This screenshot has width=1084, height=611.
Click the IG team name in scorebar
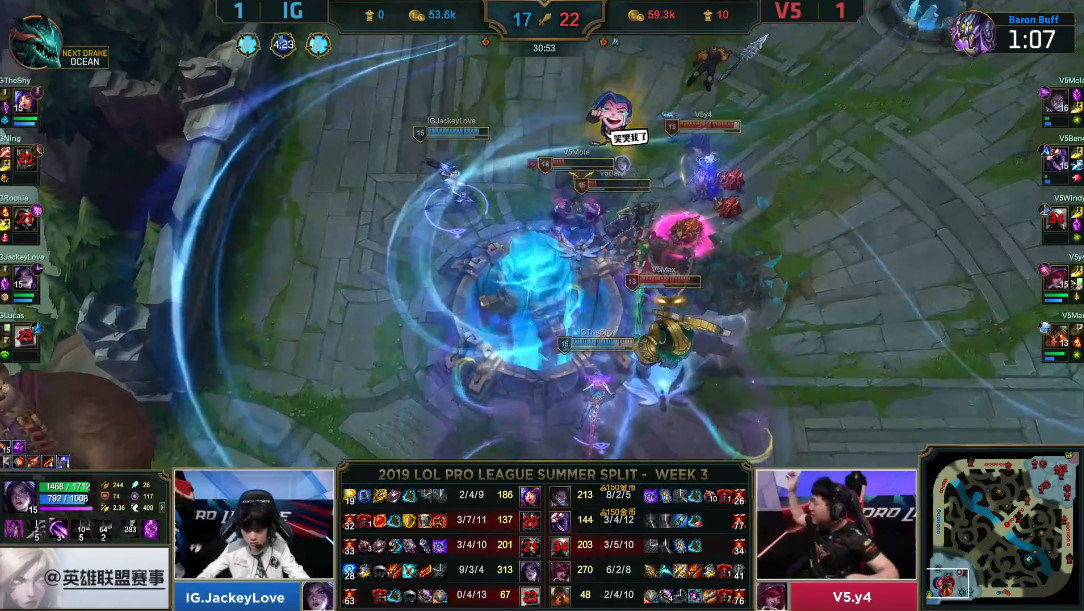pyautogui.click(x=293, y=12)
